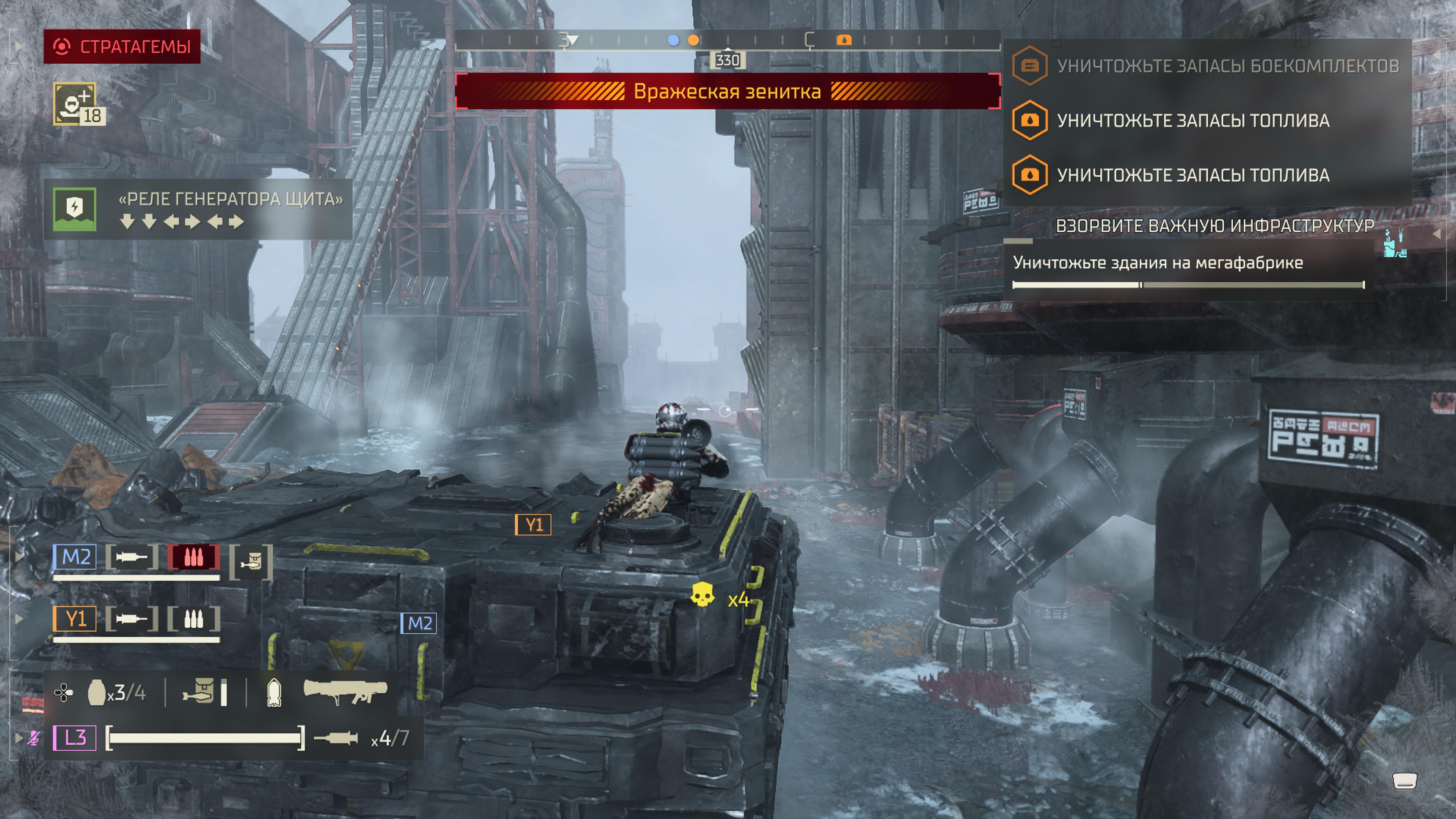Select the rocket launcher support weapon icon

click(345, 691)
